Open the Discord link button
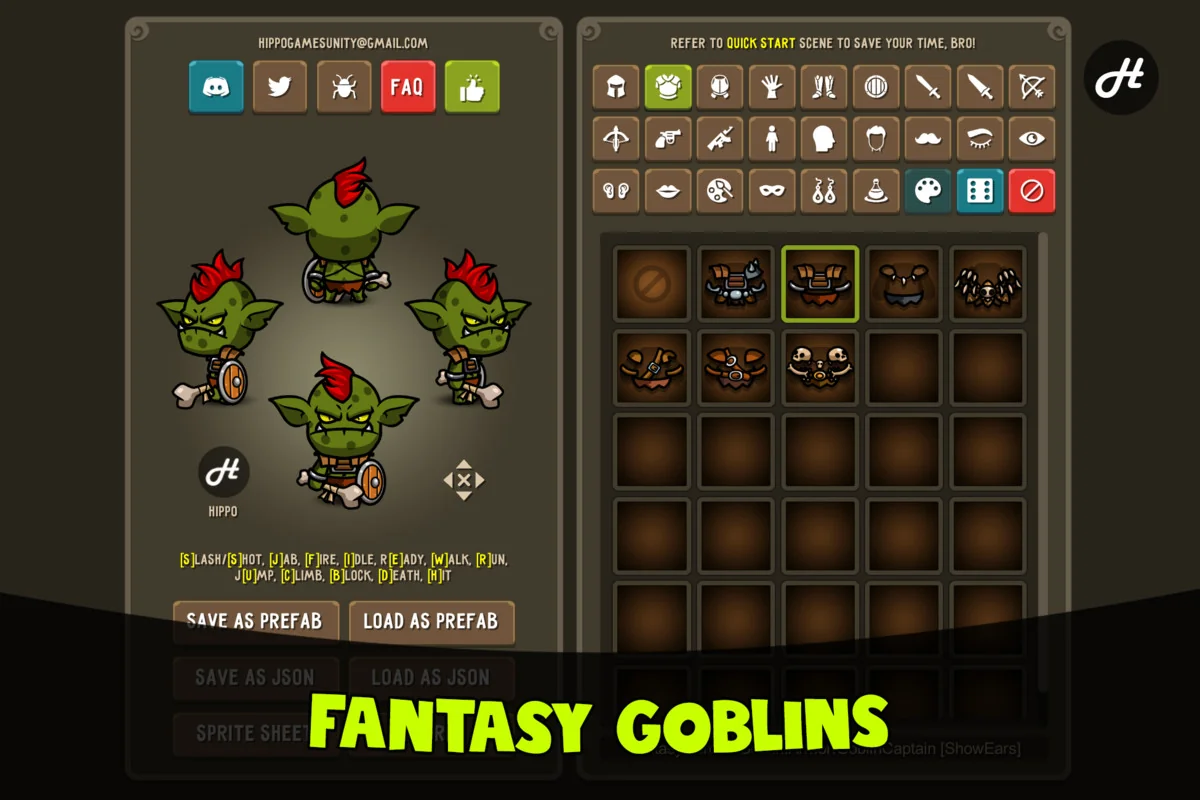 (x=216, y=87)
